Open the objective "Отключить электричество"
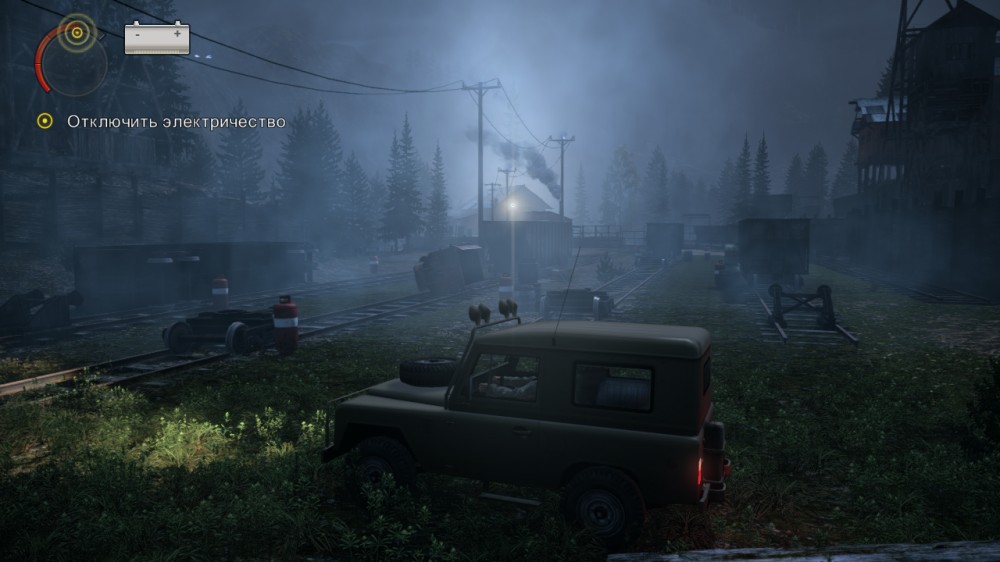 point(176,122)
